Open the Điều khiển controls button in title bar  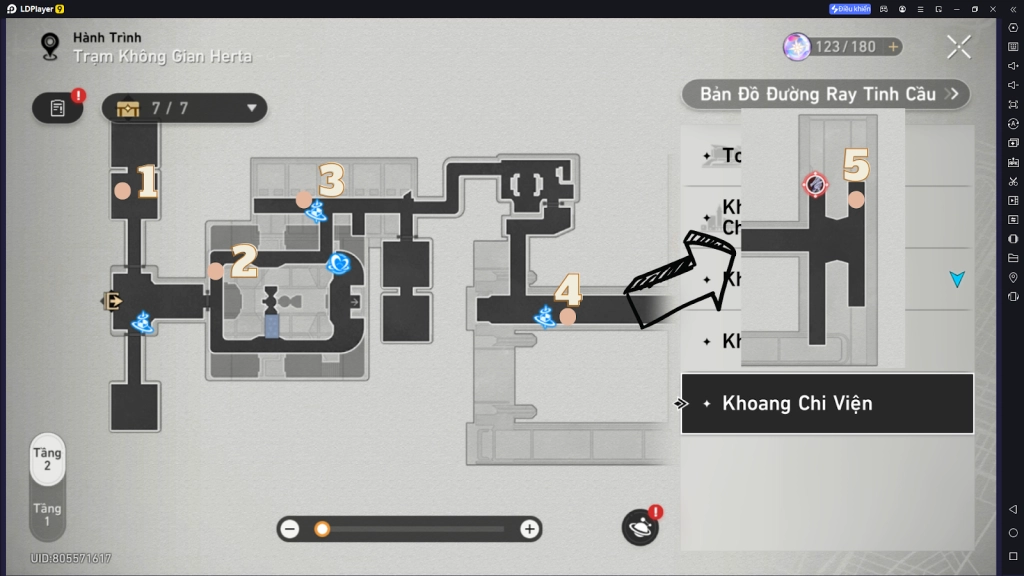[850, 9]
